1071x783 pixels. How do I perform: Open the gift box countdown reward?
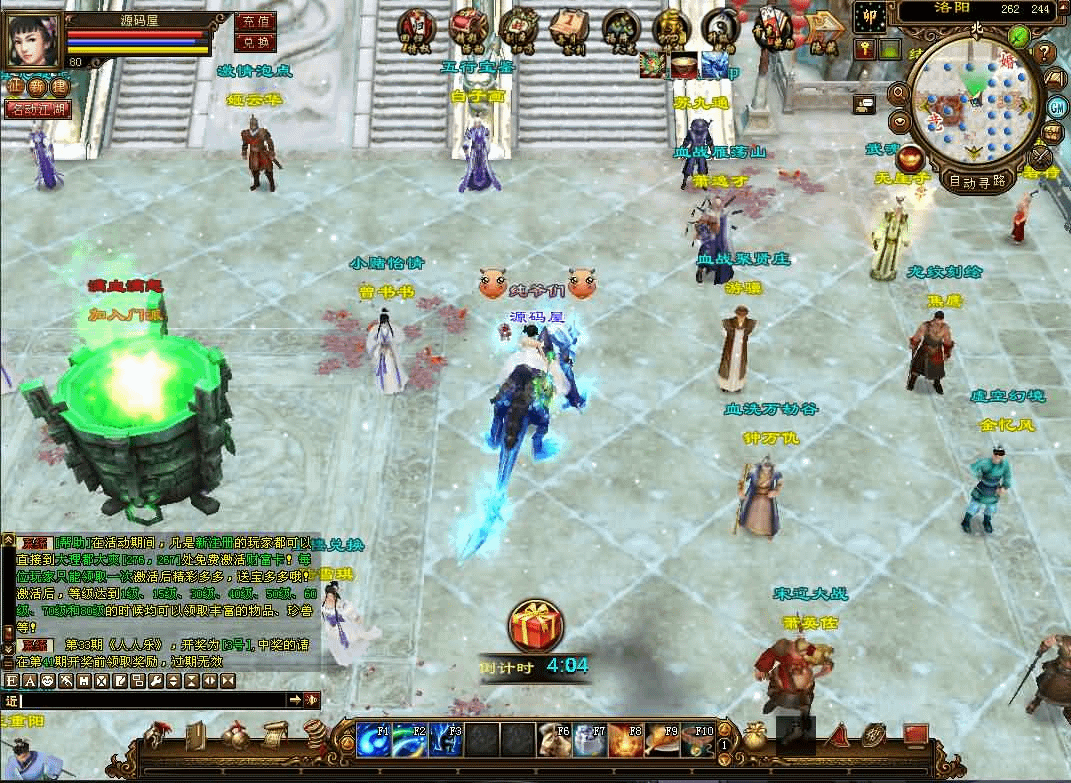(x=536, y=627)
